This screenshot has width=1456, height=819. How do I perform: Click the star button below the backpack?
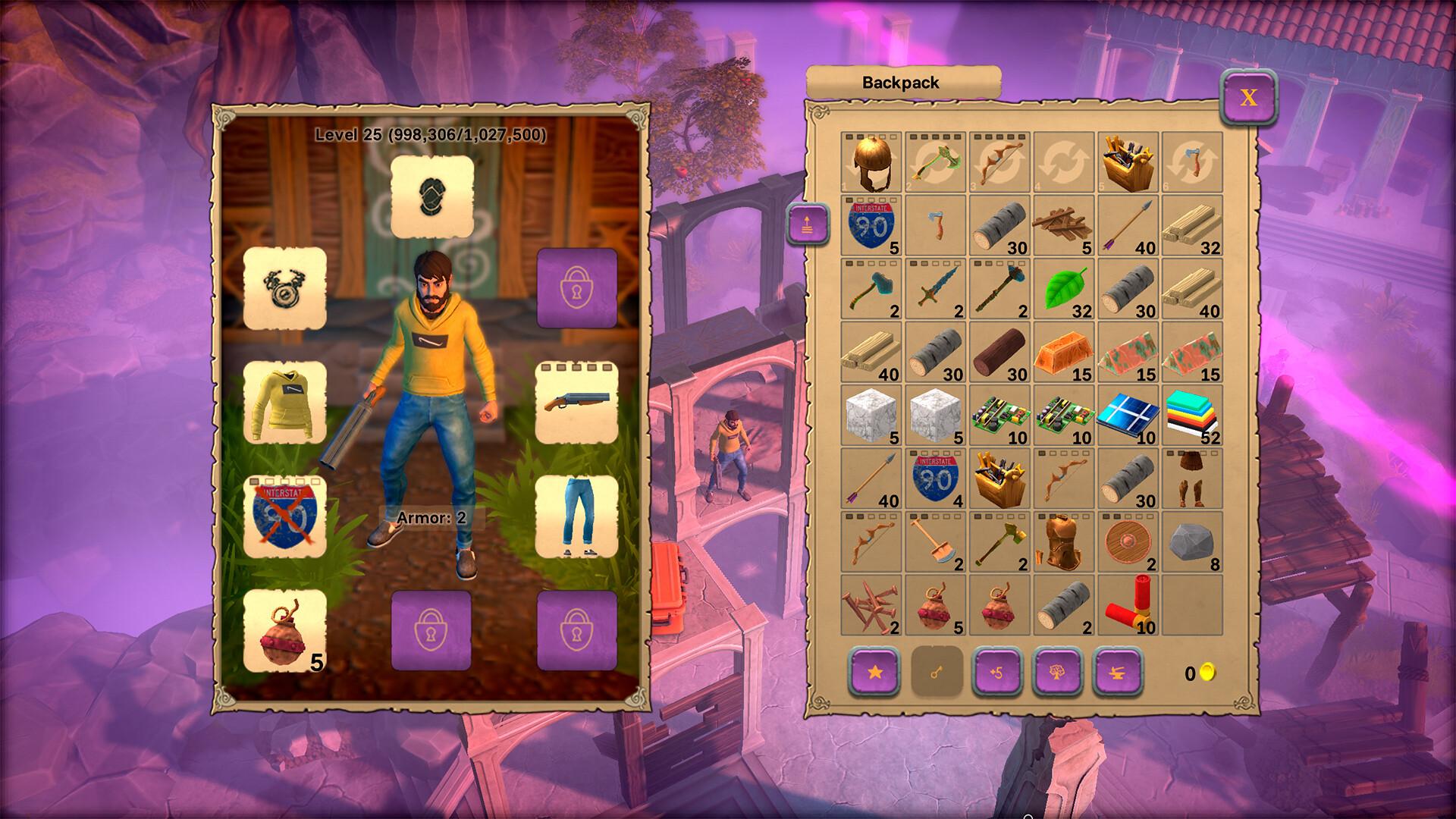(x=874, y=671)
